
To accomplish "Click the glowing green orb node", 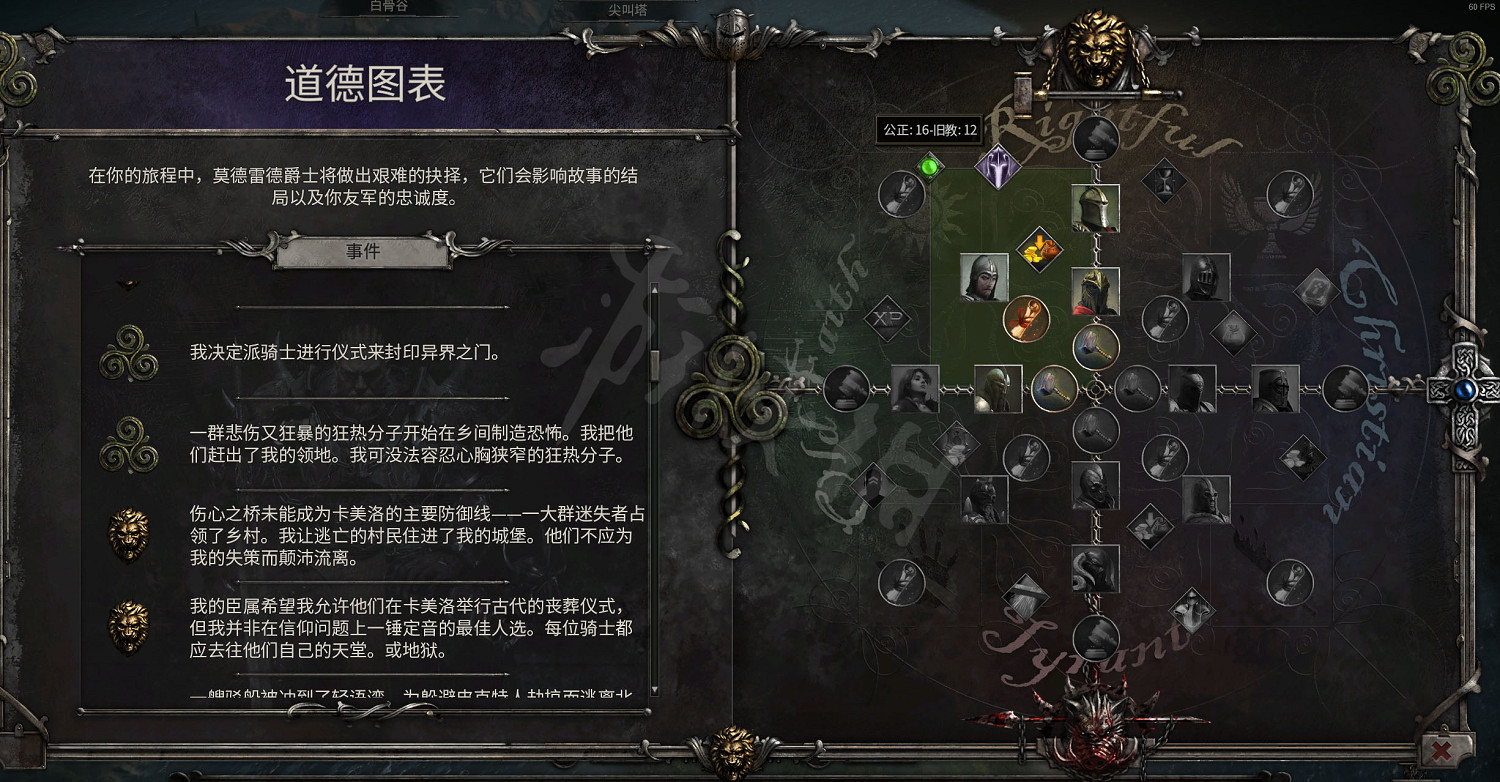I will click(x=930, y=168).
